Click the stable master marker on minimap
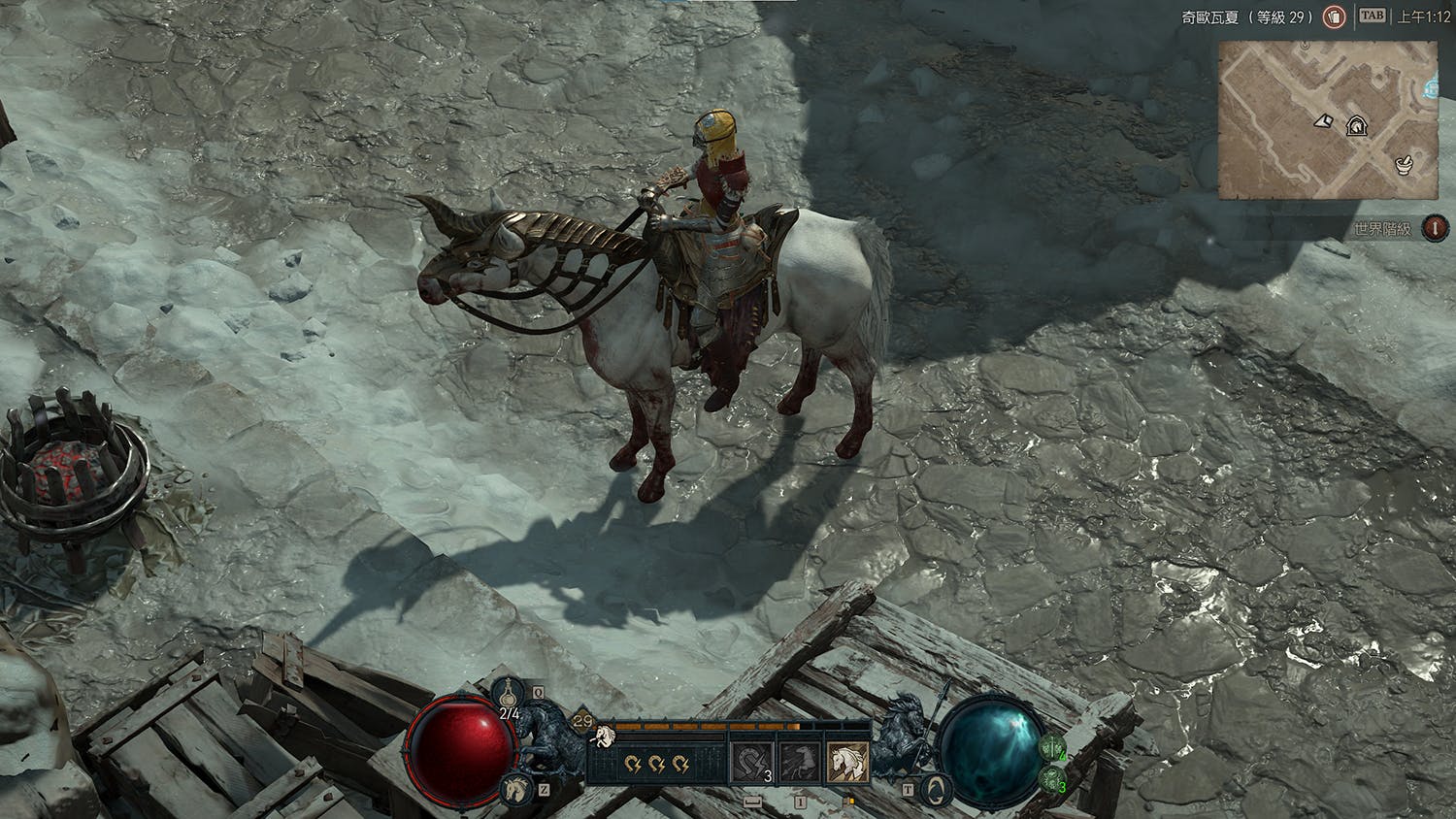The image size is (1456, 819). pyautogui.click(x=1356, y=126)
